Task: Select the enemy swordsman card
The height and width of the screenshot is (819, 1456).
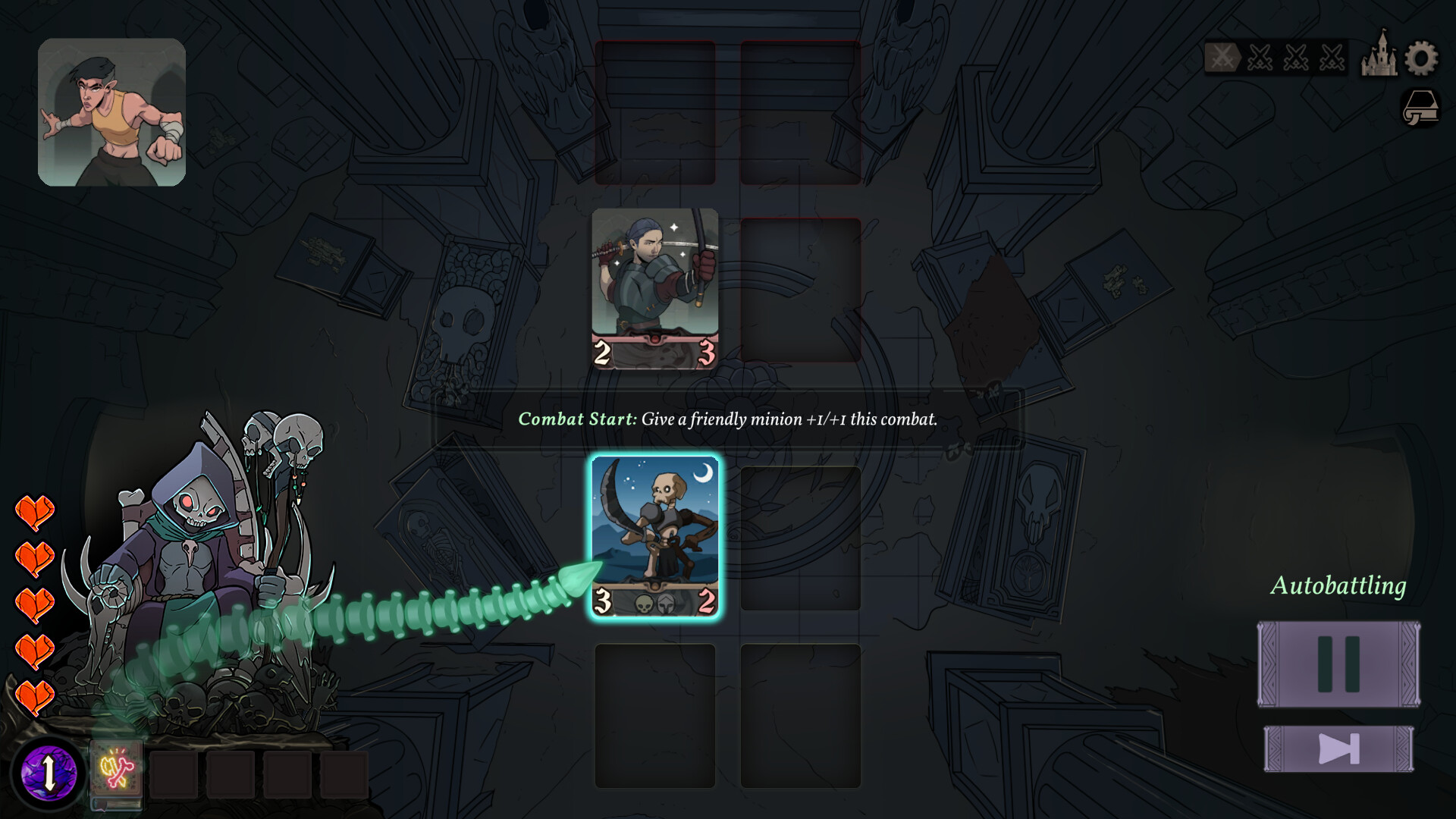Action: click(655, 288)
